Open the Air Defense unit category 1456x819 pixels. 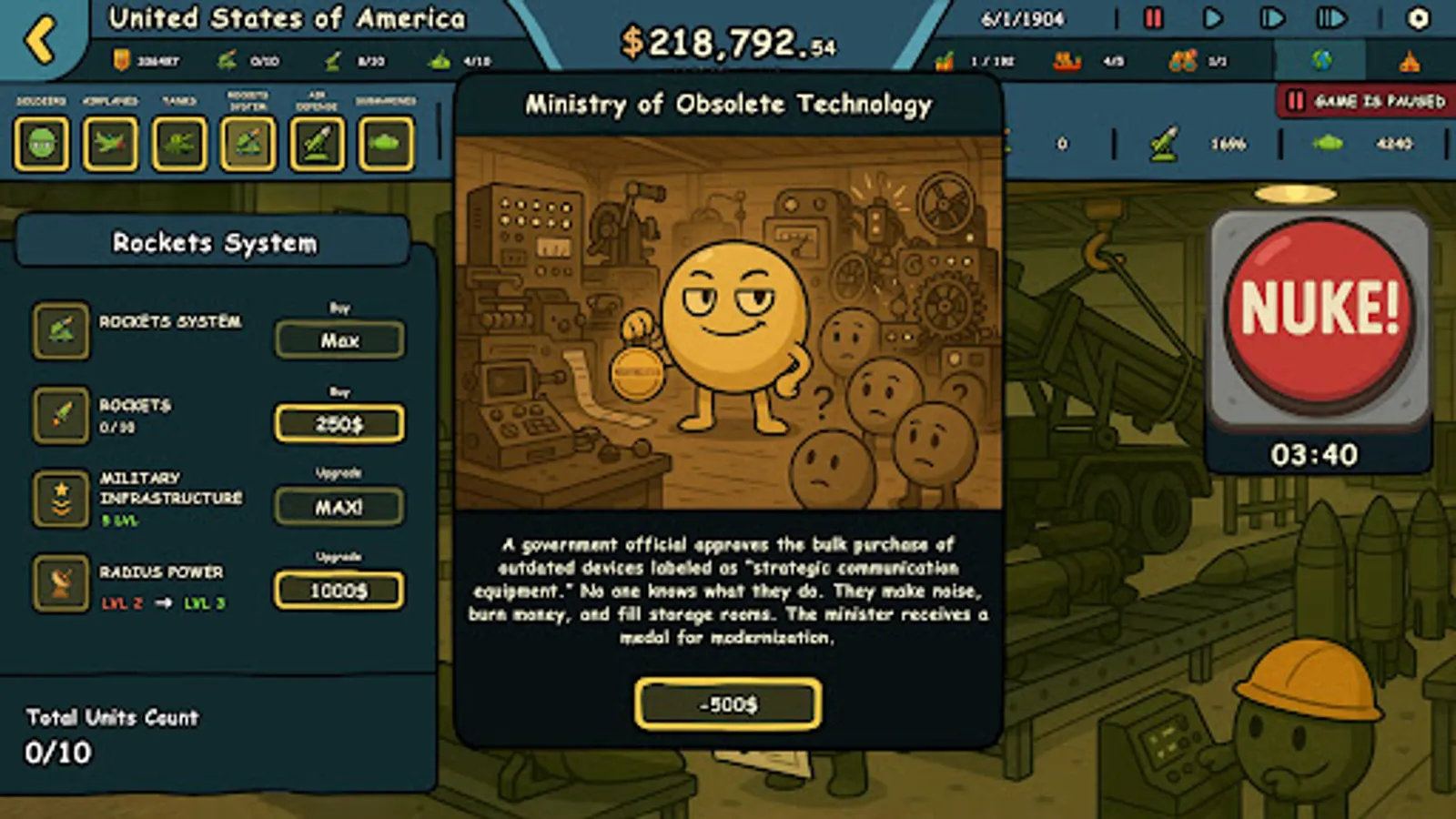point(317,144)
